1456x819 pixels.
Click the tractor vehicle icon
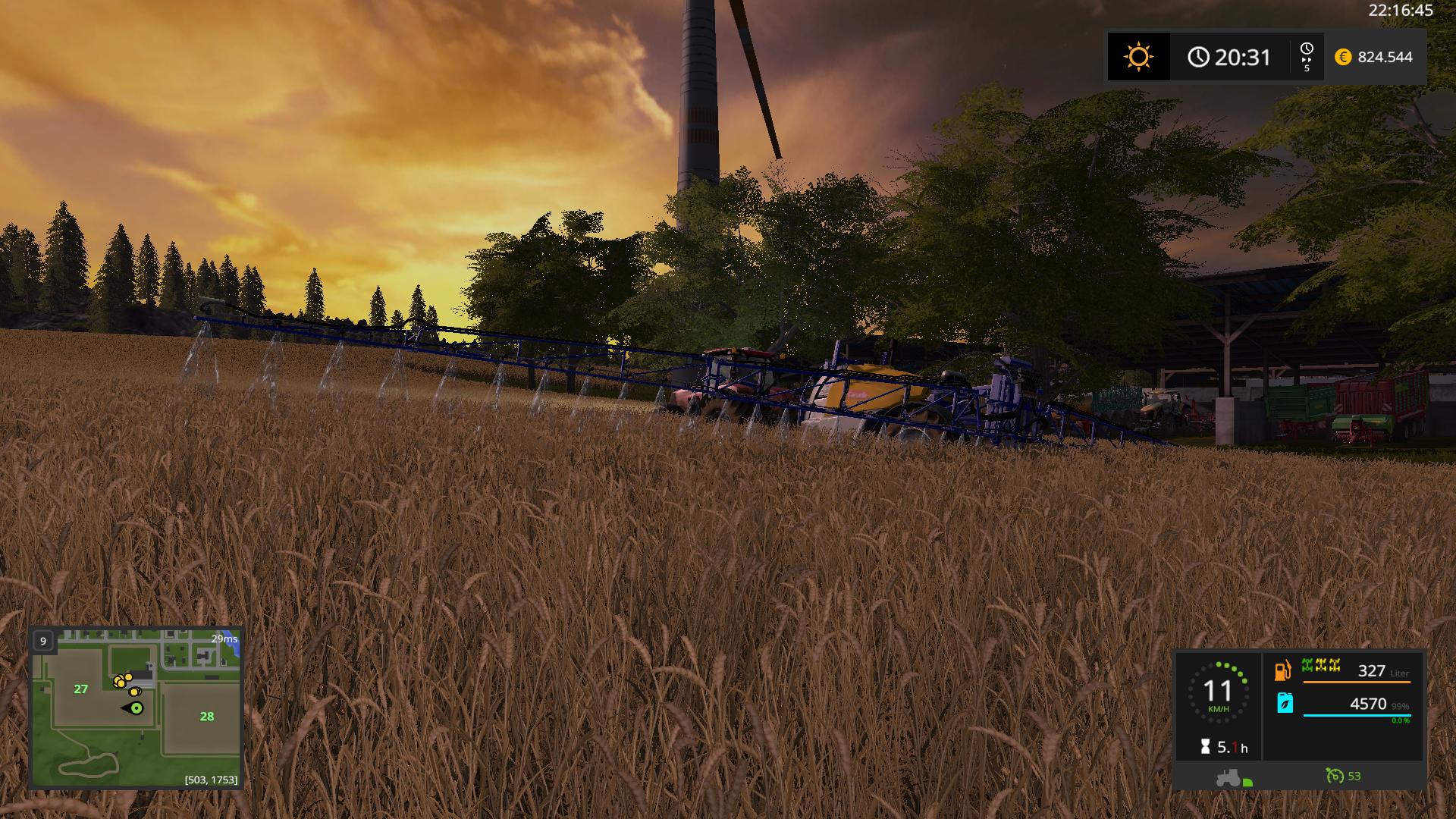tap(1229, 777)
